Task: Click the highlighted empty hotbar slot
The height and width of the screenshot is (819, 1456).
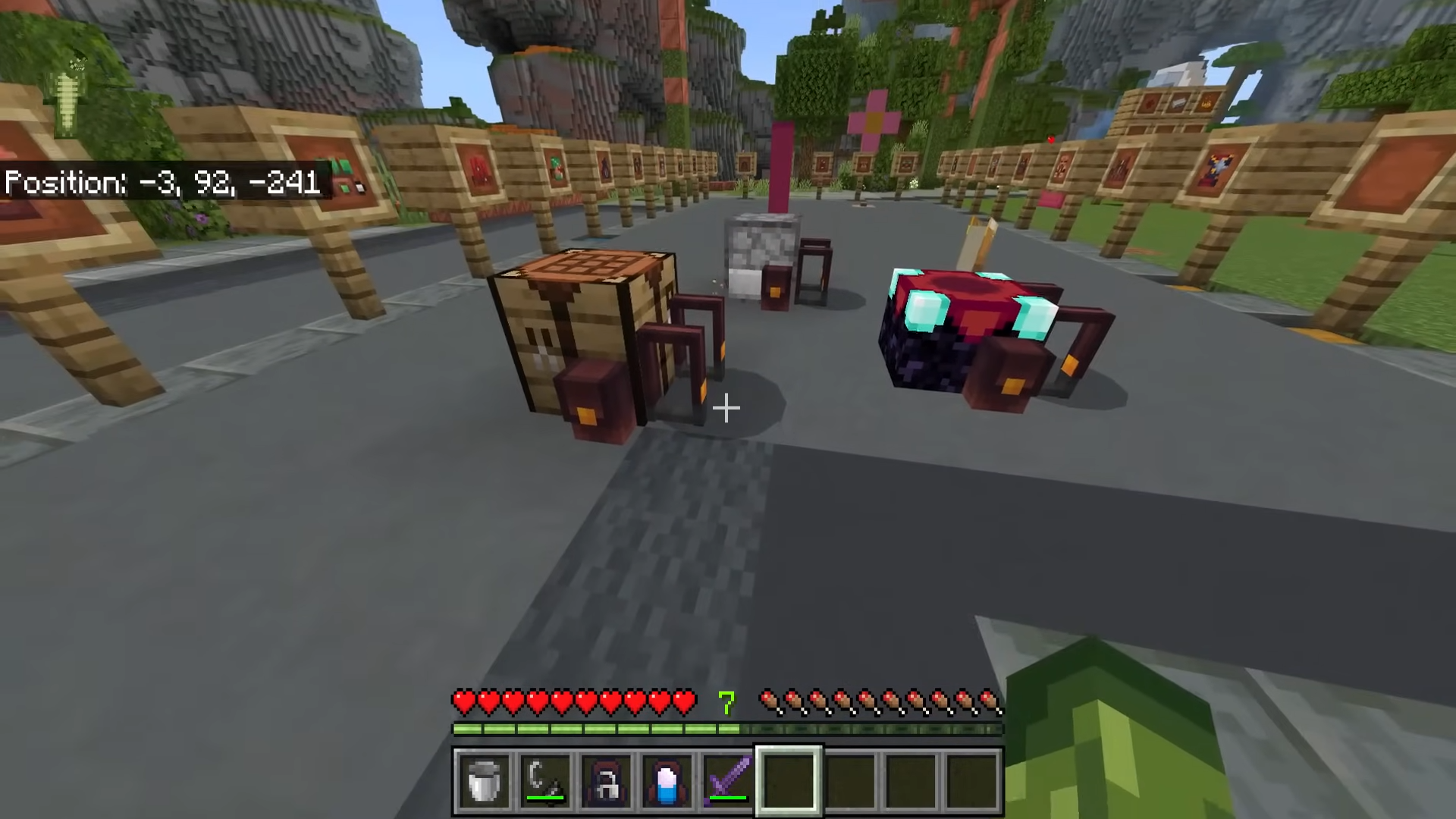Action: pos(789,780)
